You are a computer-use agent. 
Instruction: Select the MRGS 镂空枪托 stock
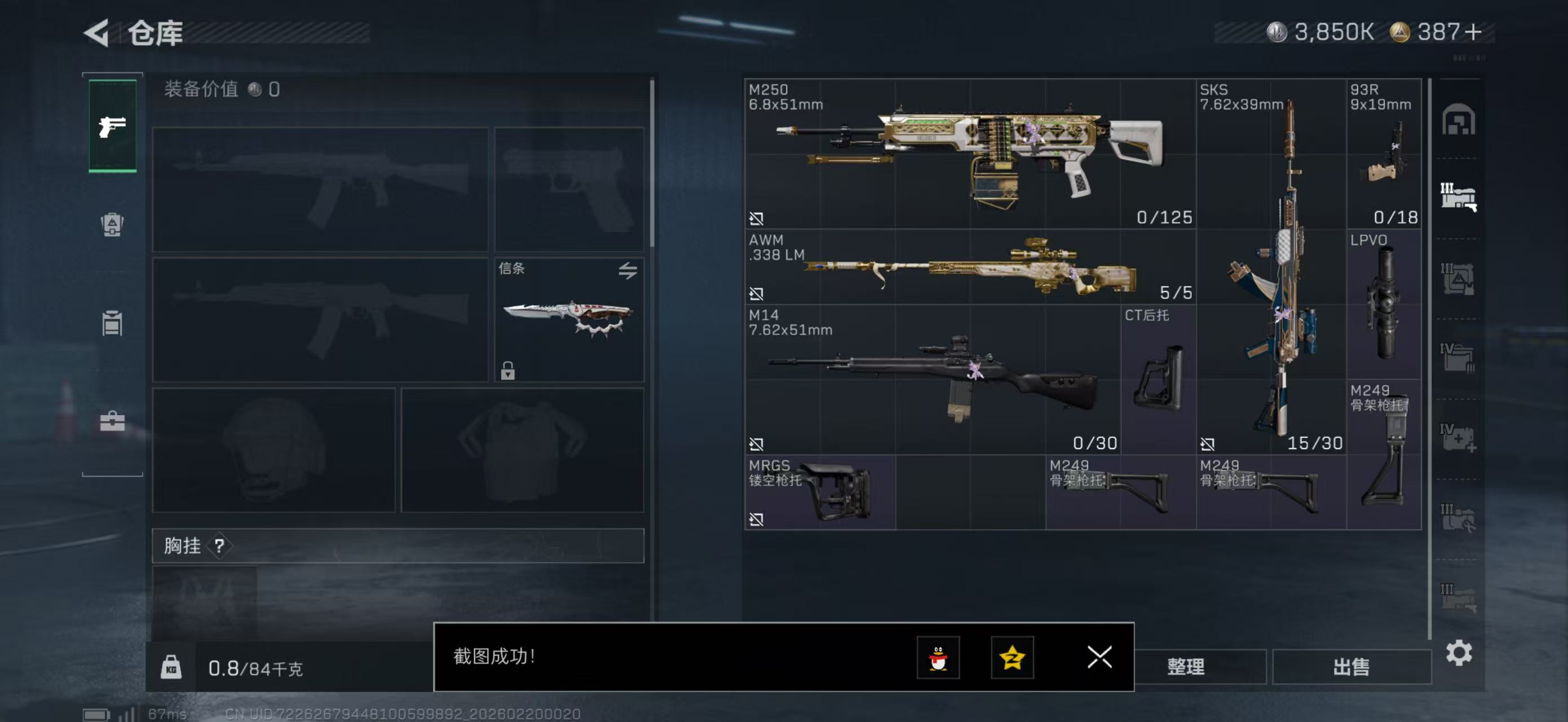819,492
